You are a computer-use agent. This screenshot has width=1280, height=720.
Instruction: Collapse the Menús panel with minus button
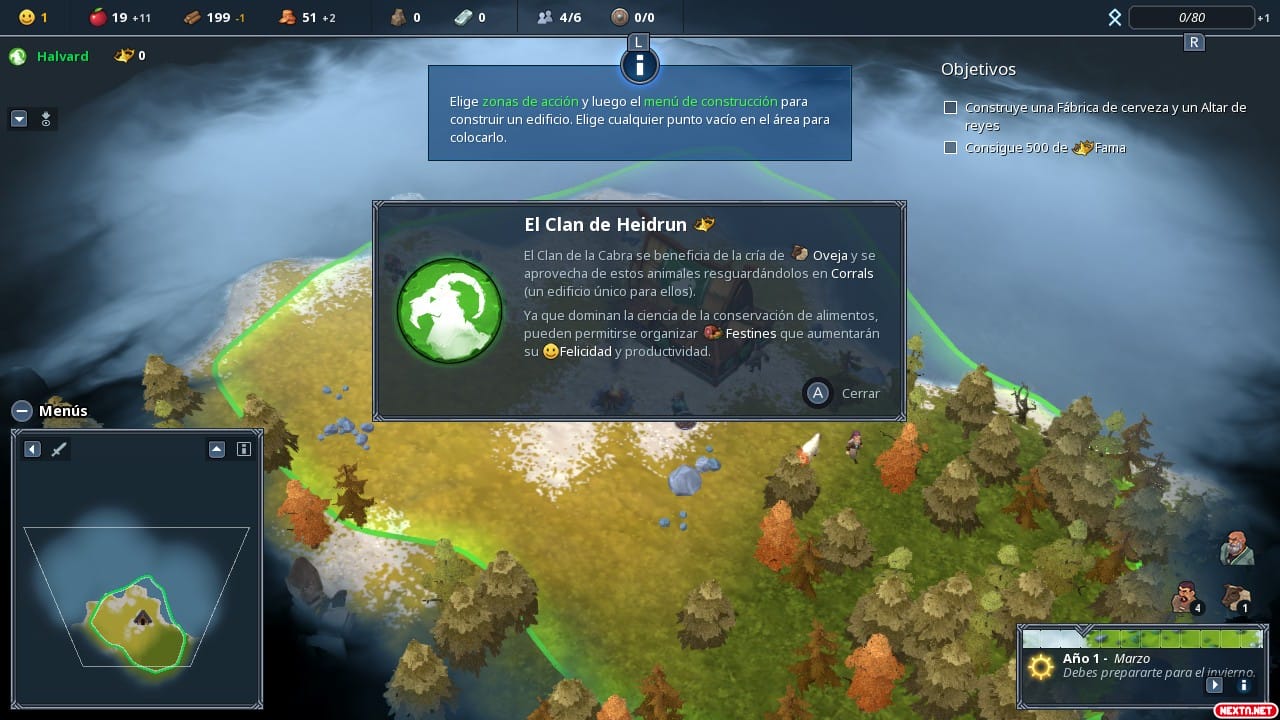click(x=21, y=410)
